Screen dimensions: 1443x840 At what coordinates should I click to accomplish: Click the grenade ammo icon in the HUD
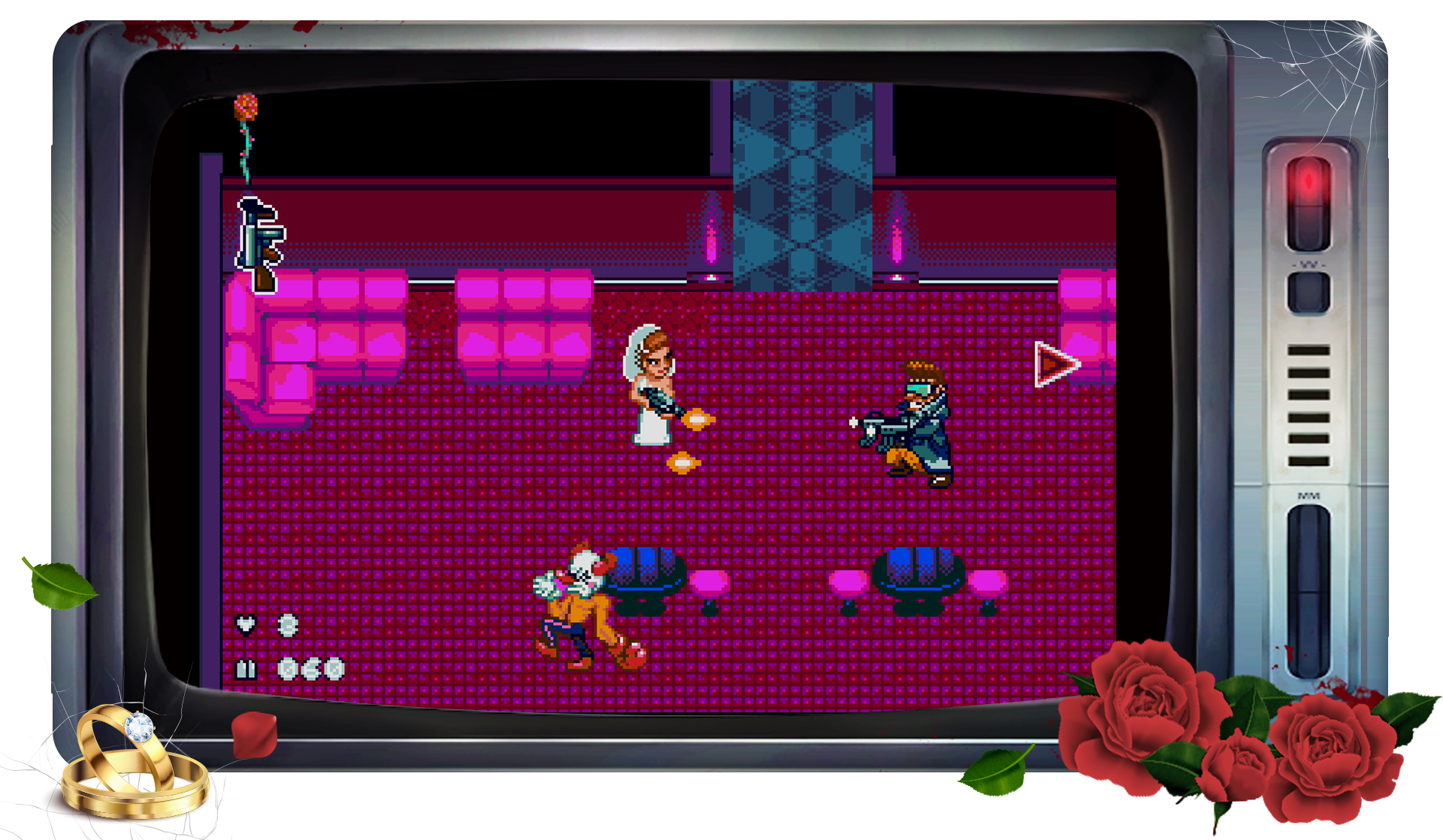246,669
